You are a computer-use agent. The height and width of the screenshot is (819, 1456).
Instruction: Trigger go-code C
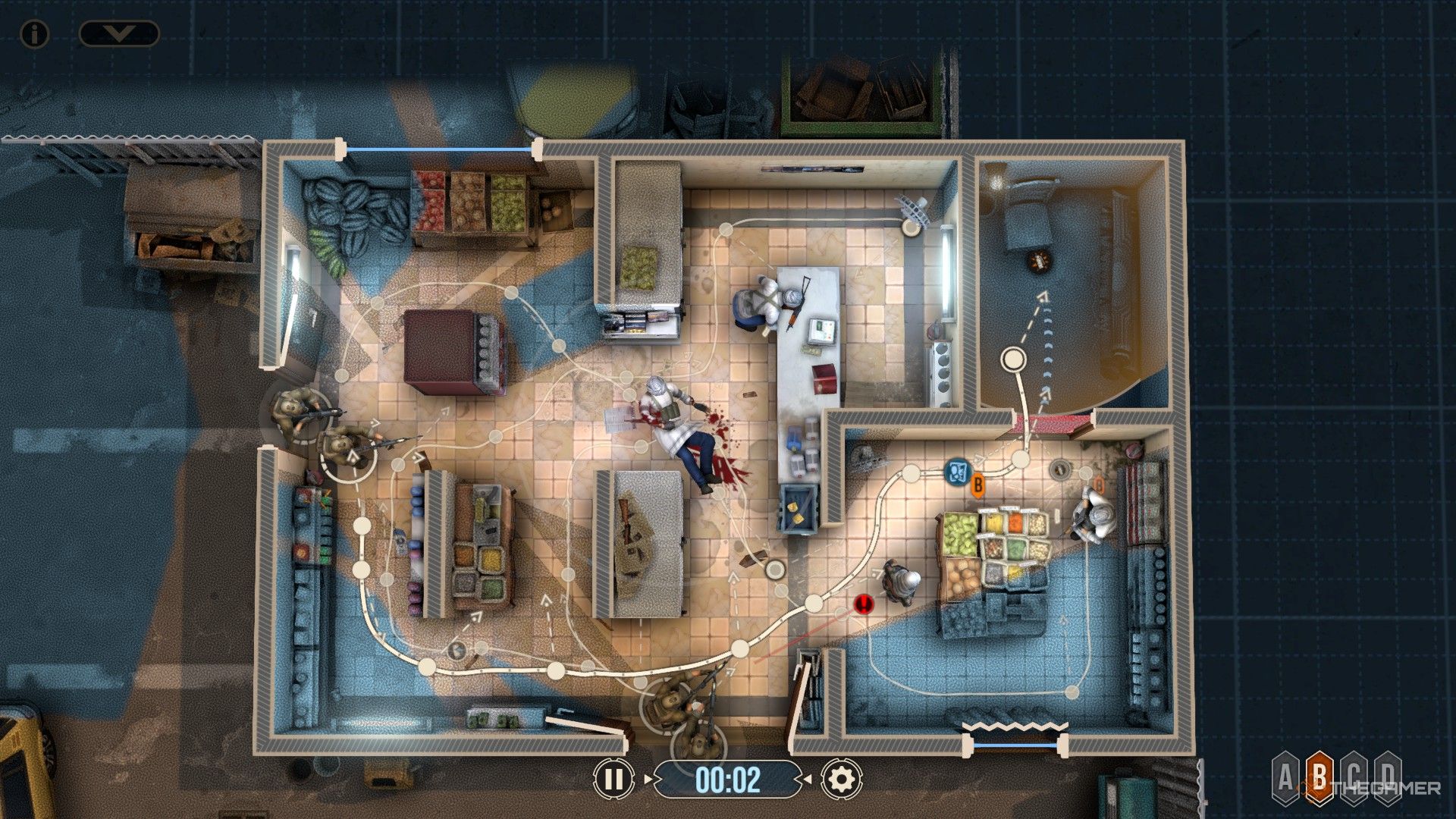1354,778
